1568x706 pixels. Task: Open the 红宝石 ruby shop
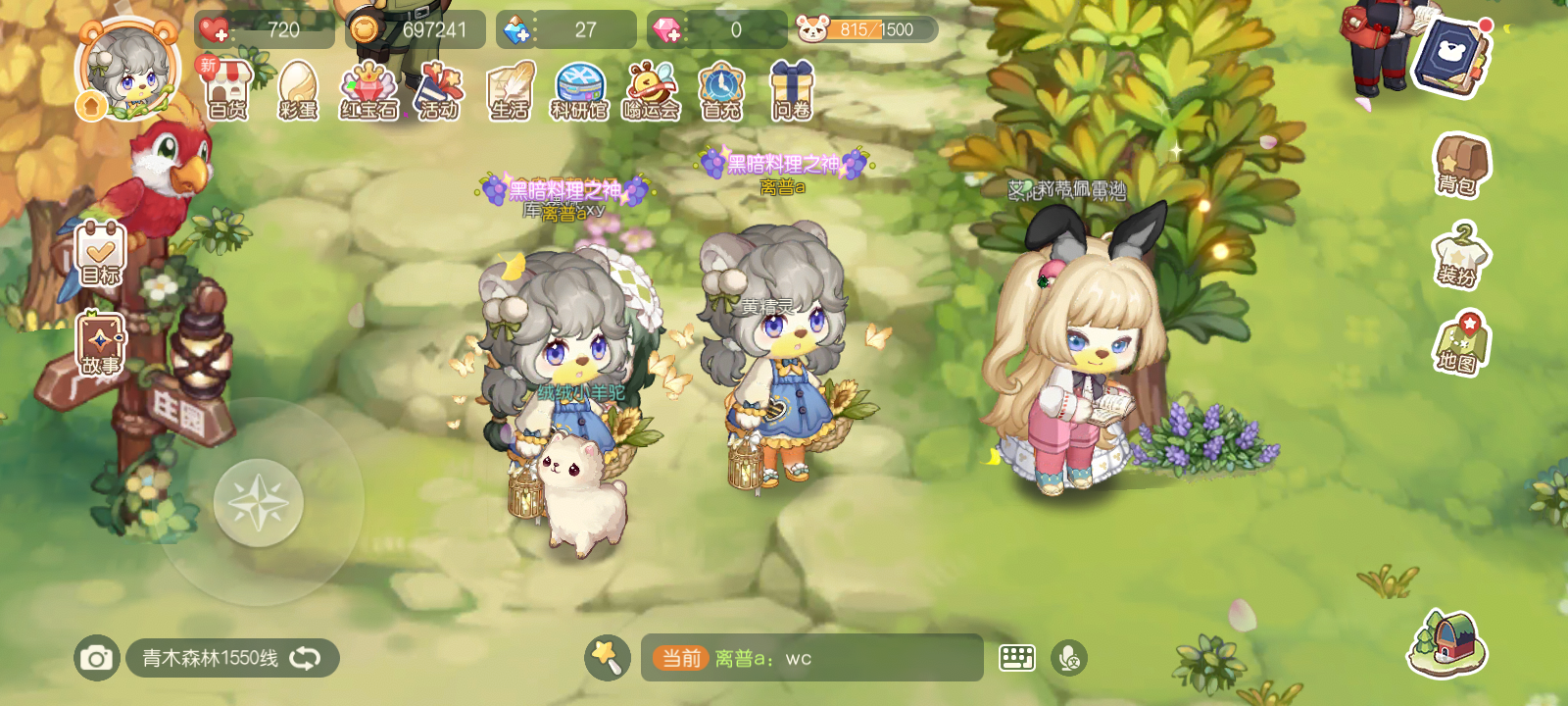click(369, 93)
